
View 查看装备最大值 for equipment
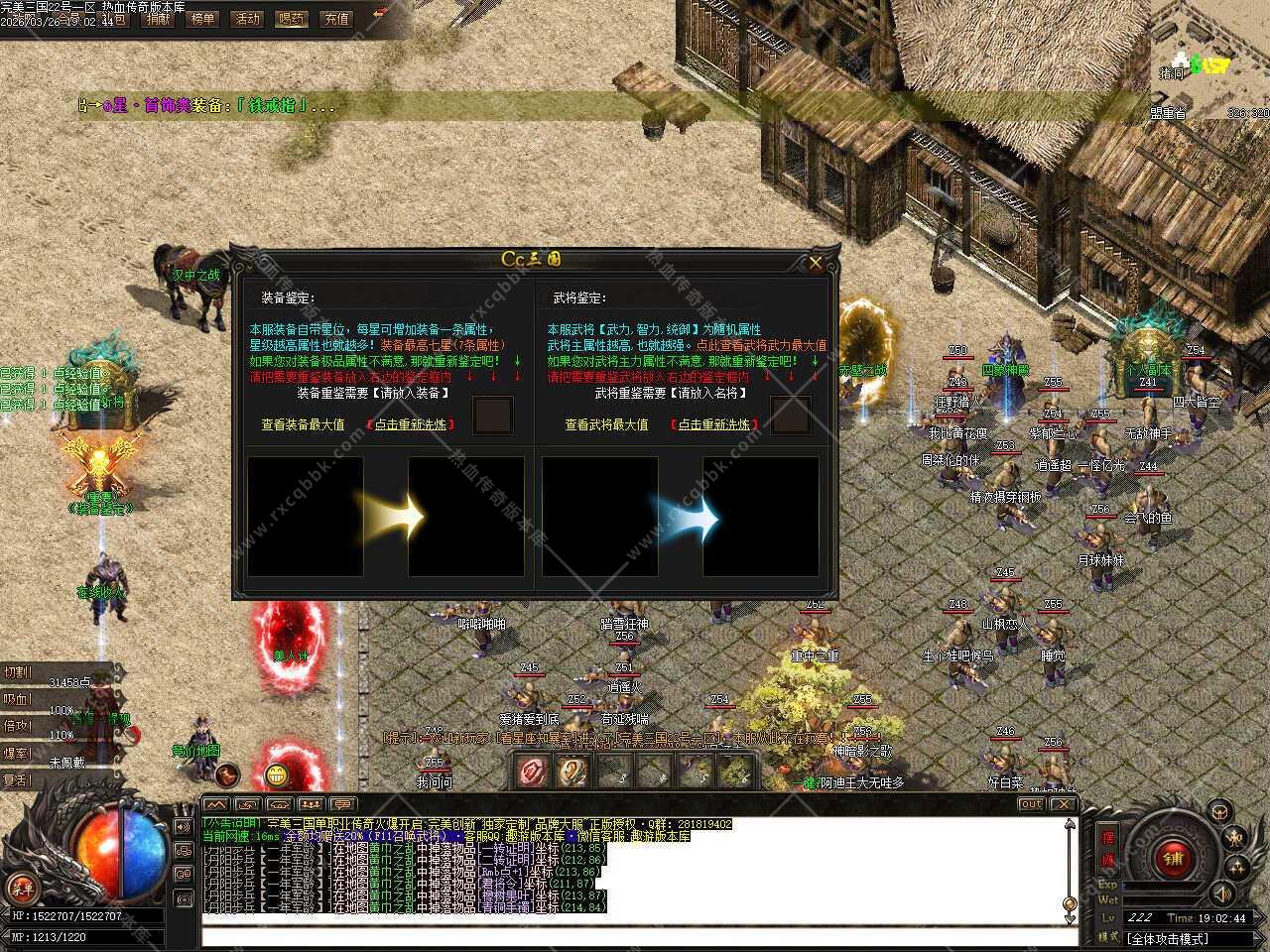pos(303,424)
